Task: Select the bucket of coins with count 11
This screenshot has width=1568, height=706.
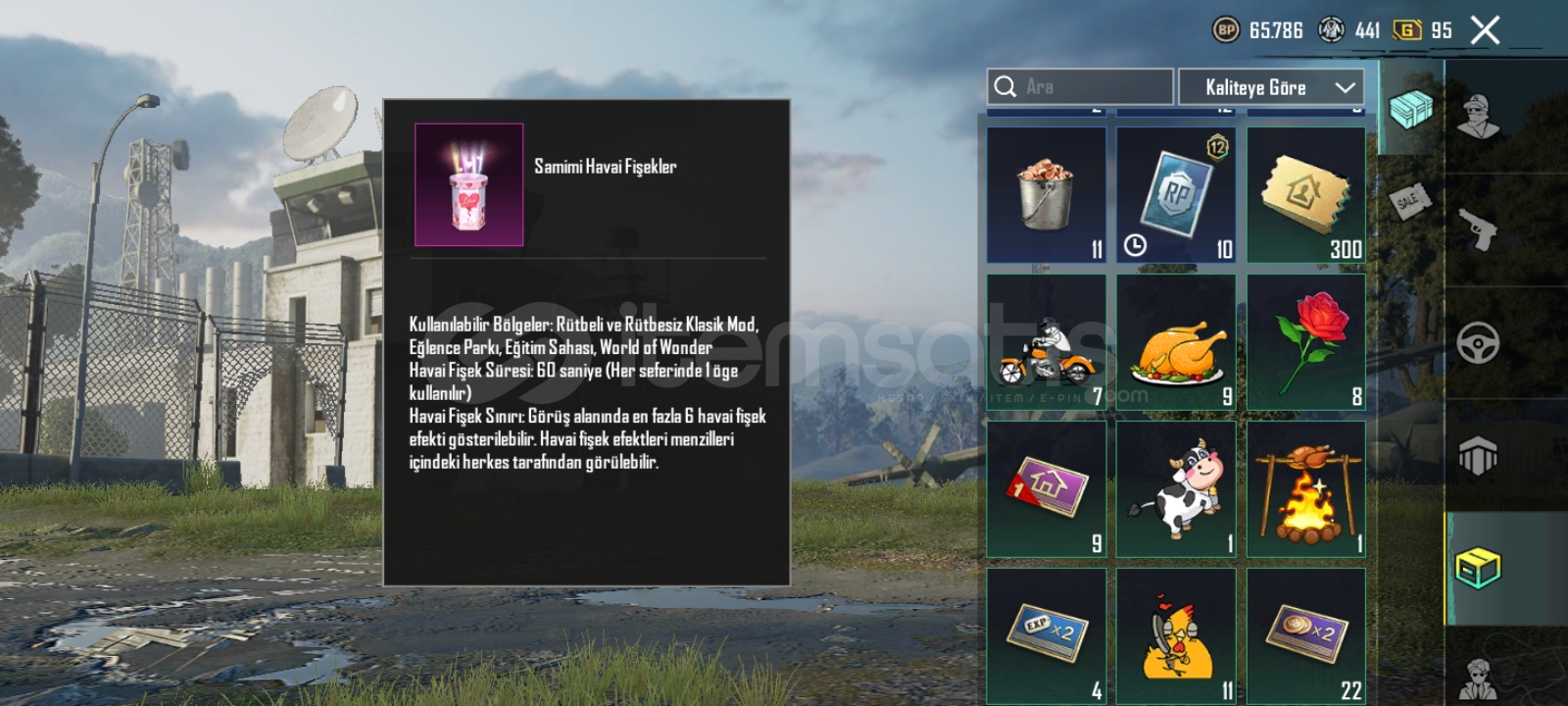Action: click(1047, 192)
